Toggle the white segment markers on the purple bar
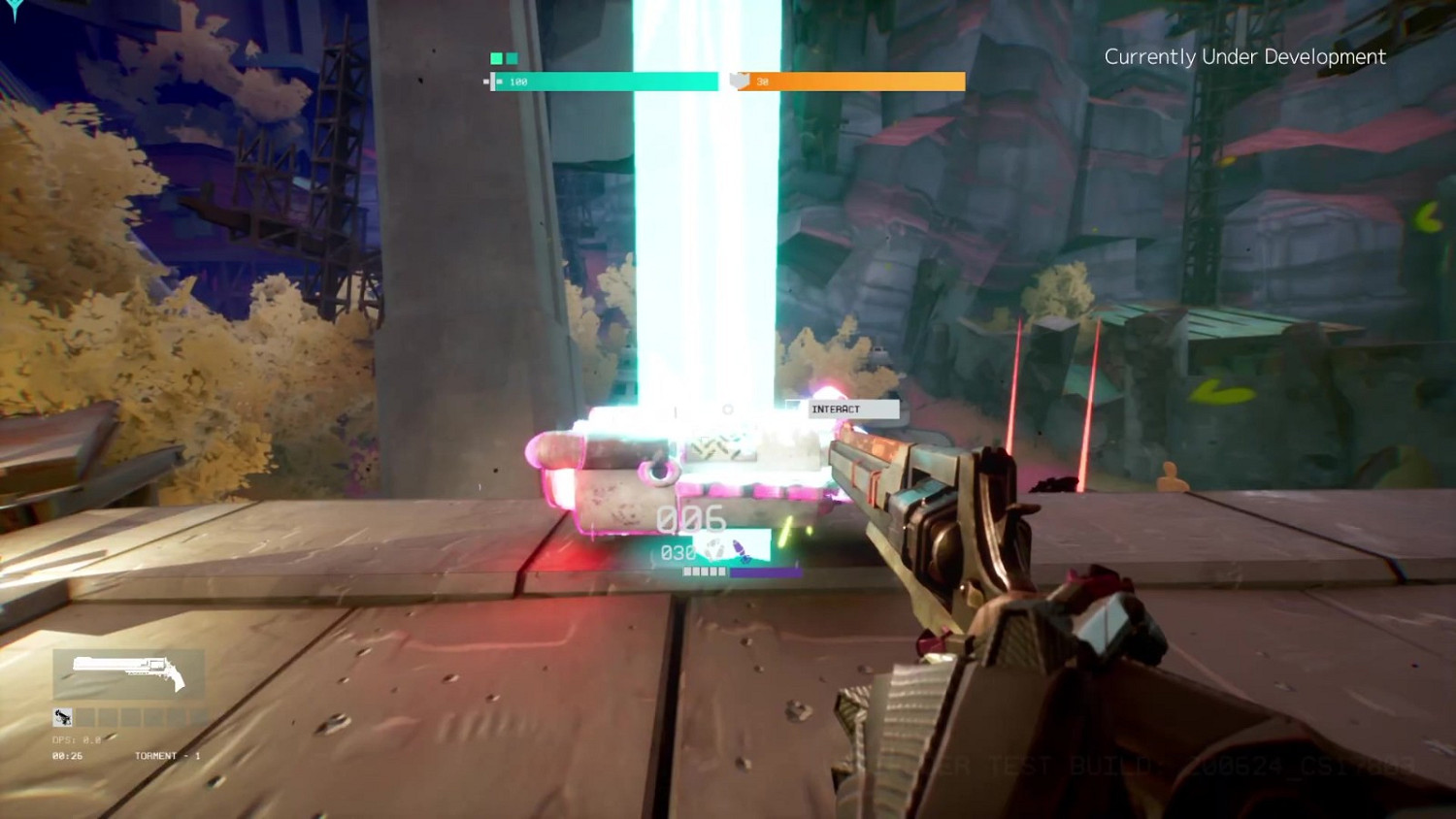 (x=705, y=572)
